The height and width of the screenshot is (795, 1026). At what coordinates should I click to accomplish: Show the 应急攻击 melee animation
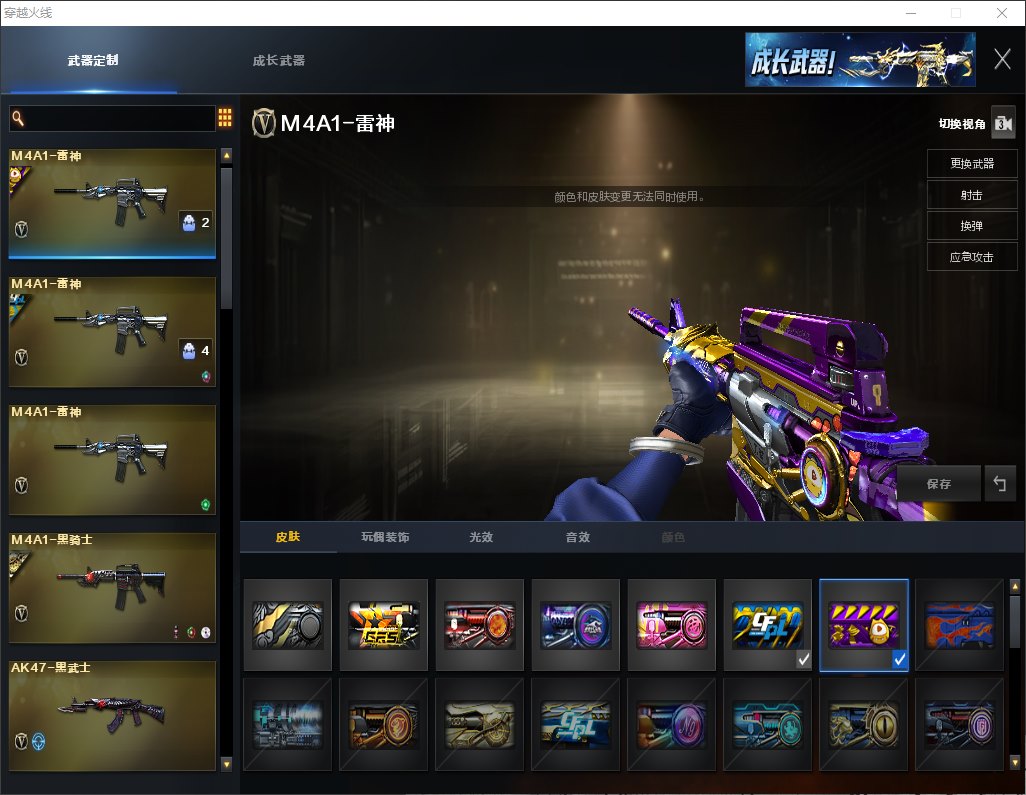971,257
